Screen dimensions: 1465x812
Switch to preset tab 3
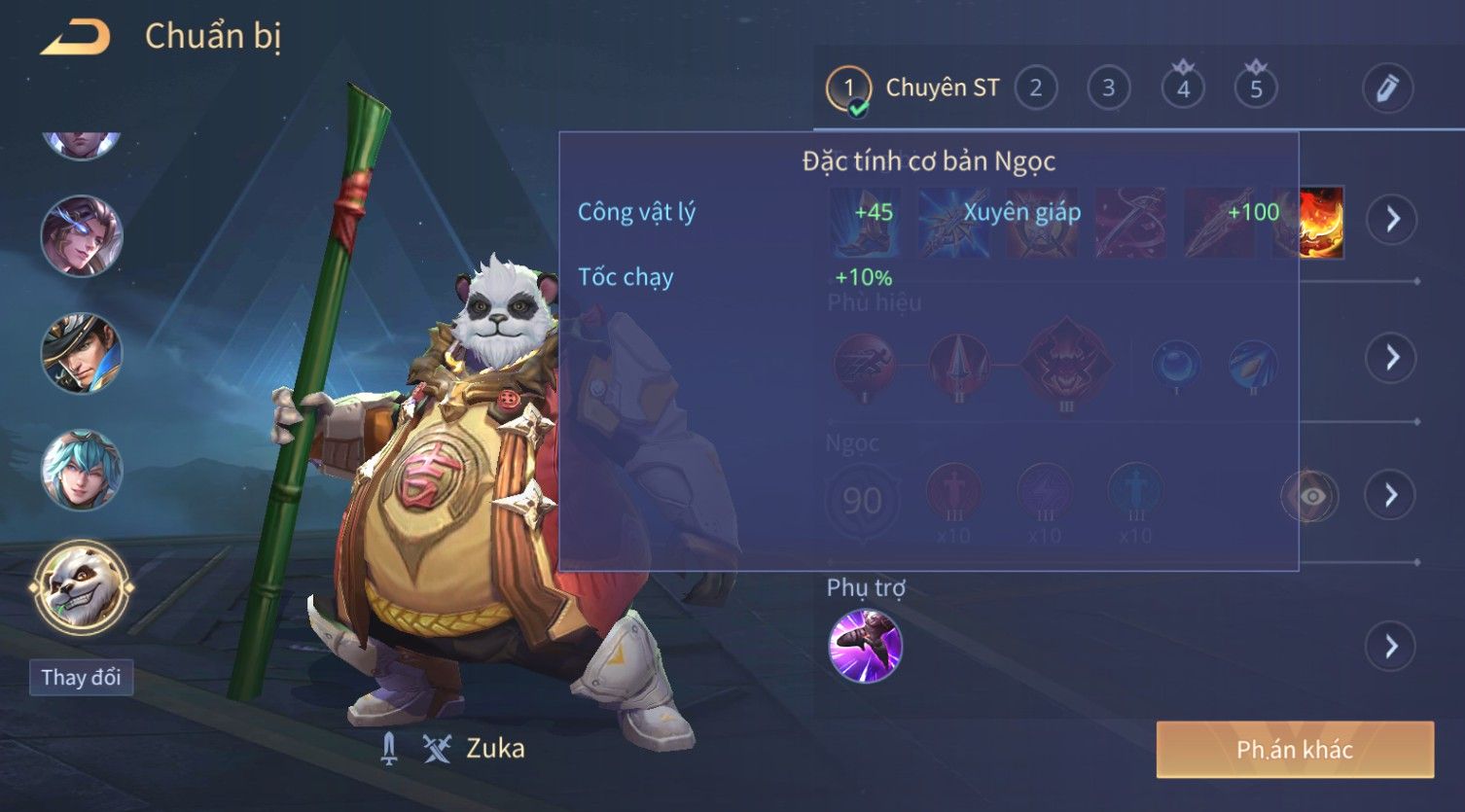pyautogui.click(x=1108, y=88)
